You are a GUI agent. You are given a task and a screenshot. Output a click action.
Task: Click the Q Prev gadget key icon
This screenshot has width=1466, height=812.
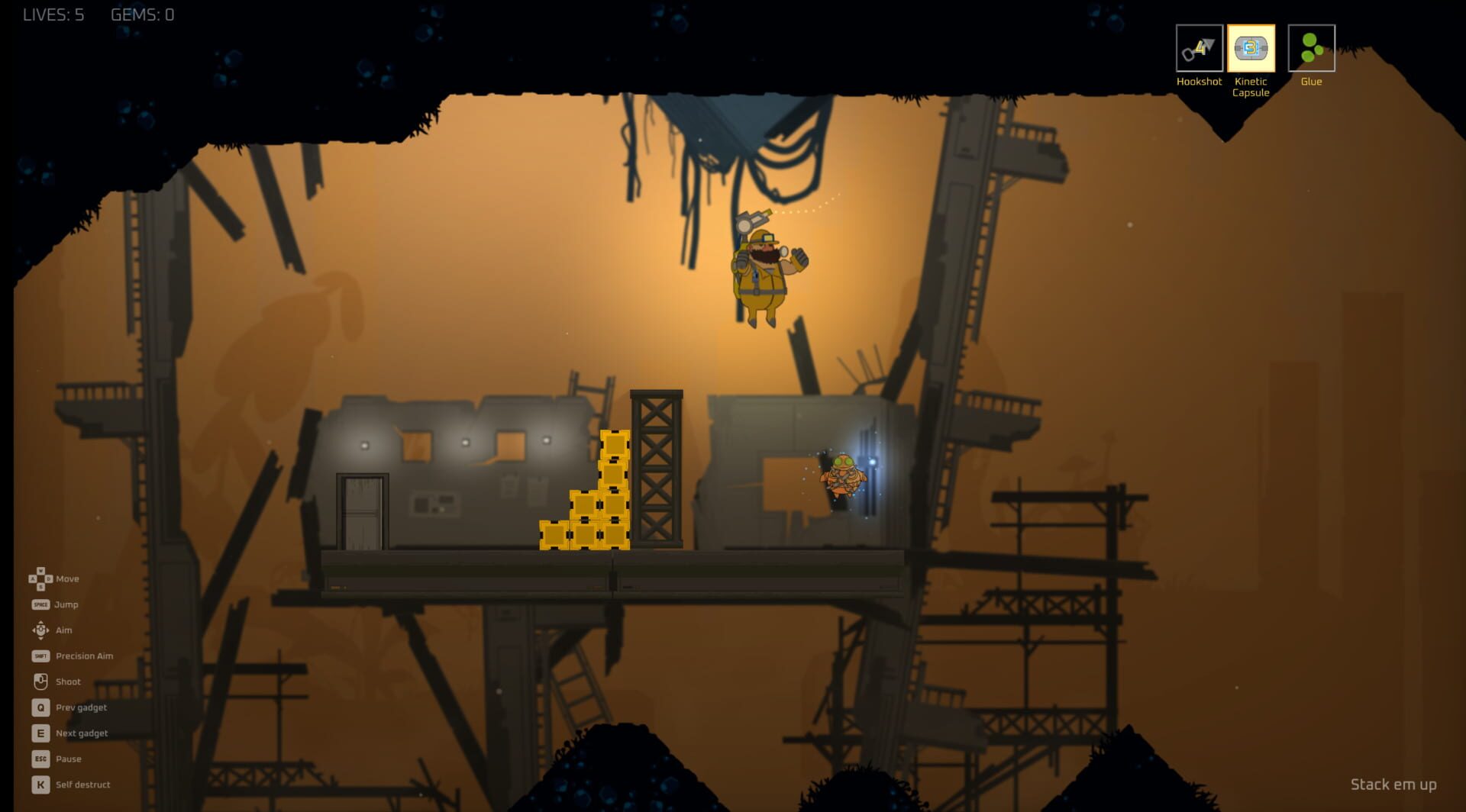point(39,707)
